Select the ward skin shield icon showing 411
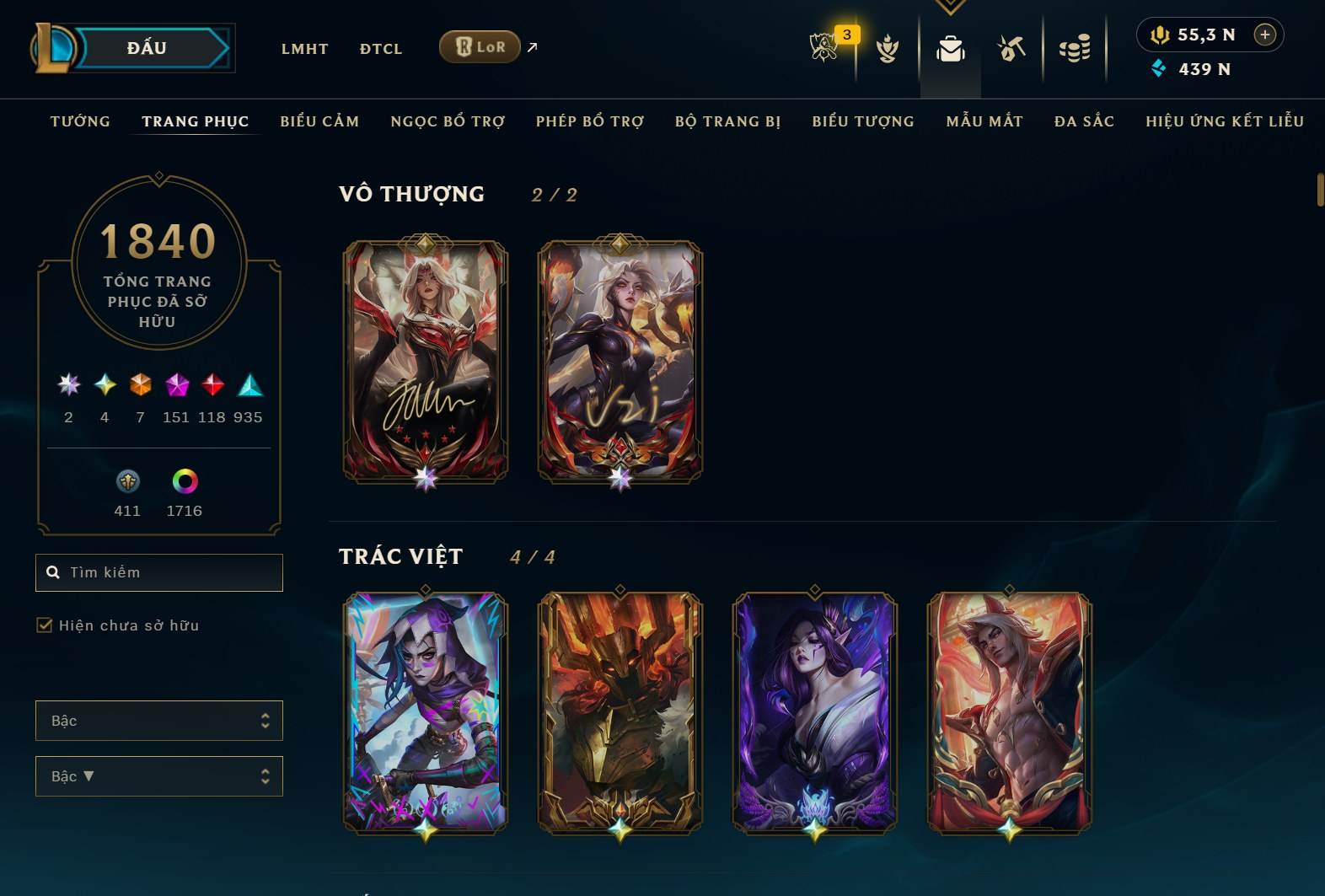Screen dimensions: 1325x896 pos(128,484)
